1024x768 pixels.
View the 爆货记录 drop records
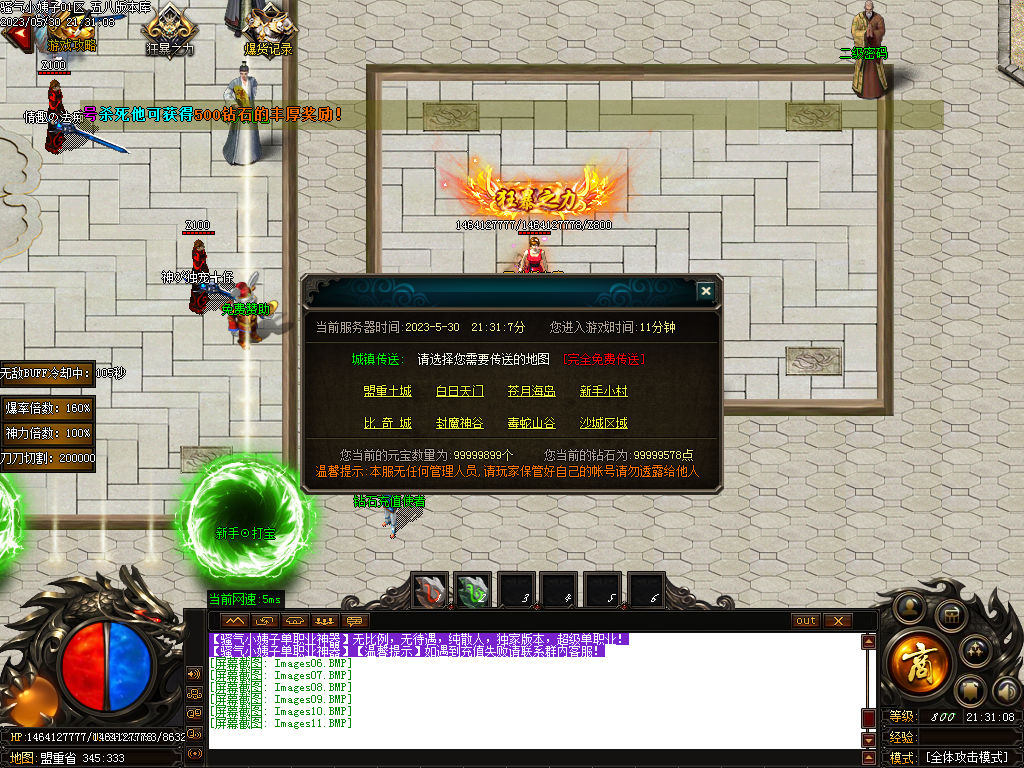click(268, 28)
